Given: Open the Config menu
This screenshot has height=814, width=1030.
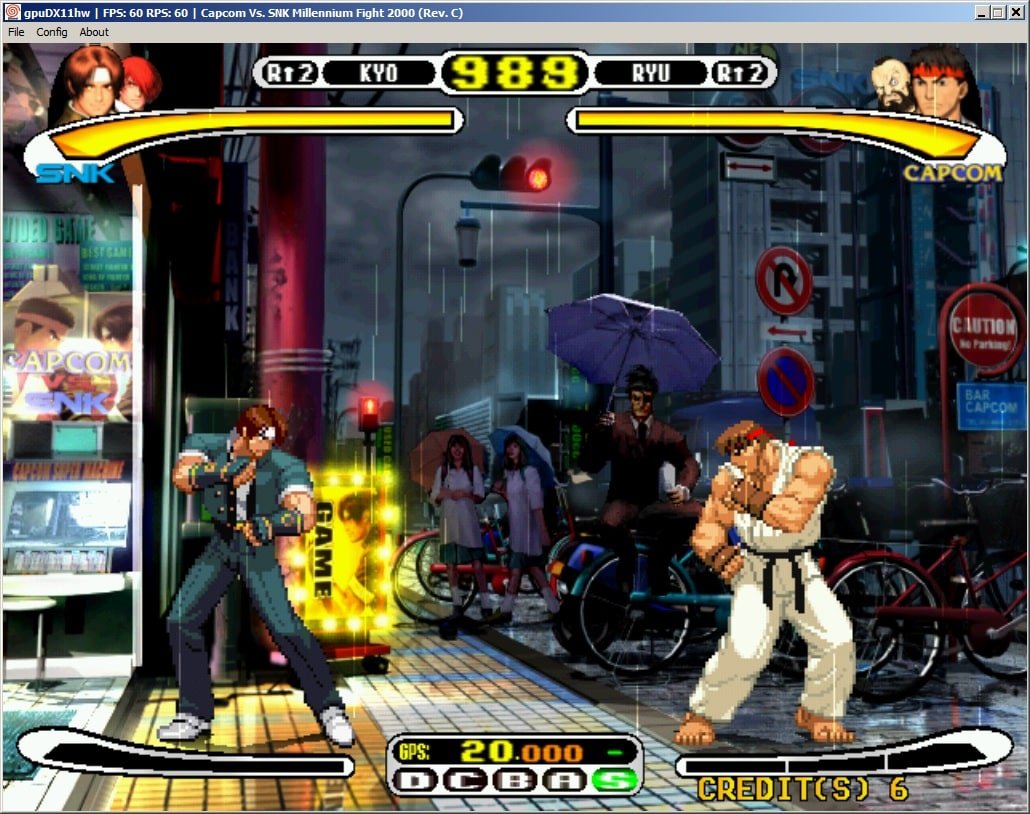Looking at the screenshot, I should tap(52, 32).
